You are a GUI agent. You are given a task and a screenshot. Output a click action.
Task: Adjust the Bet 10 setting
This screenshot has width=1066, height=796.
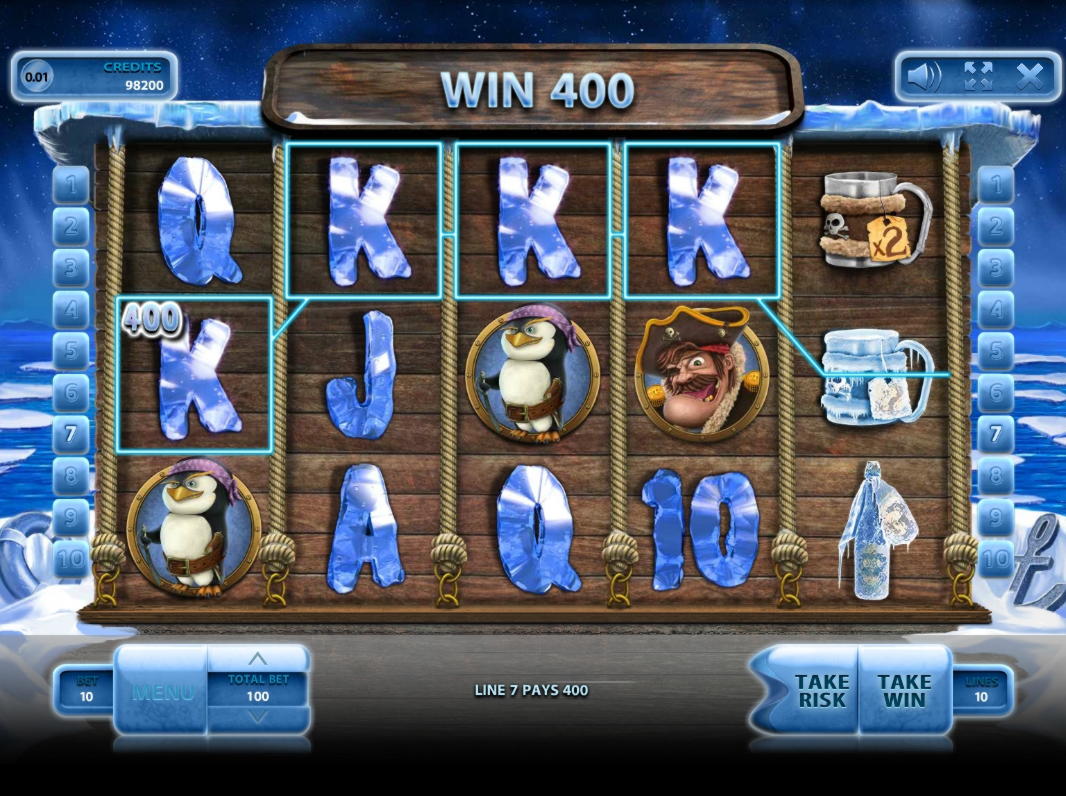[x=86, y=690]
